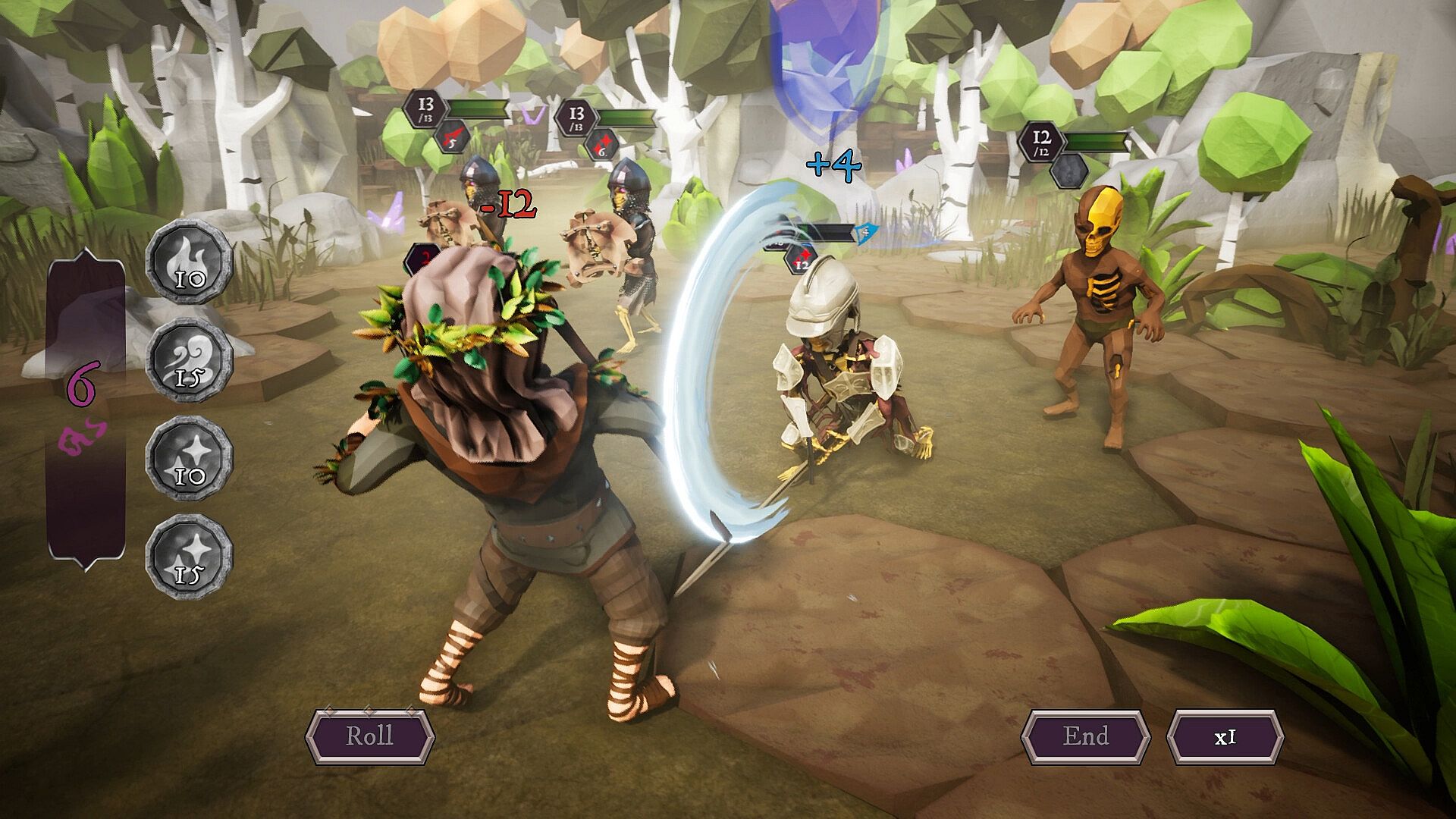
Task: Toggle the x1 speed button
Action: tap(1225, 736)
